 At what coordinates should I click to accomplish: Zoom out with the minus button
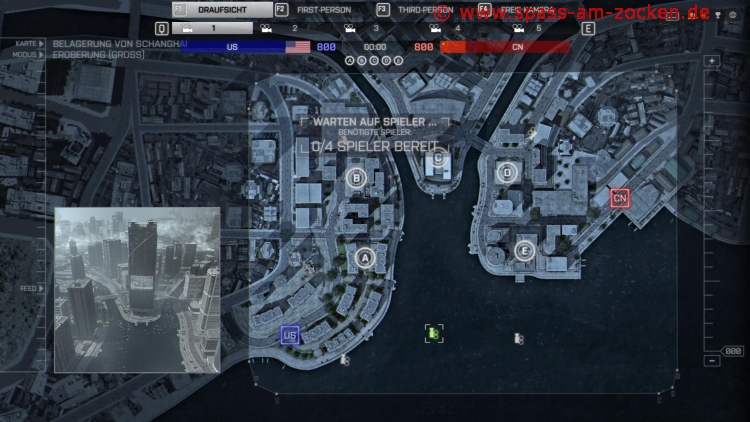click(x=712, y=361)
